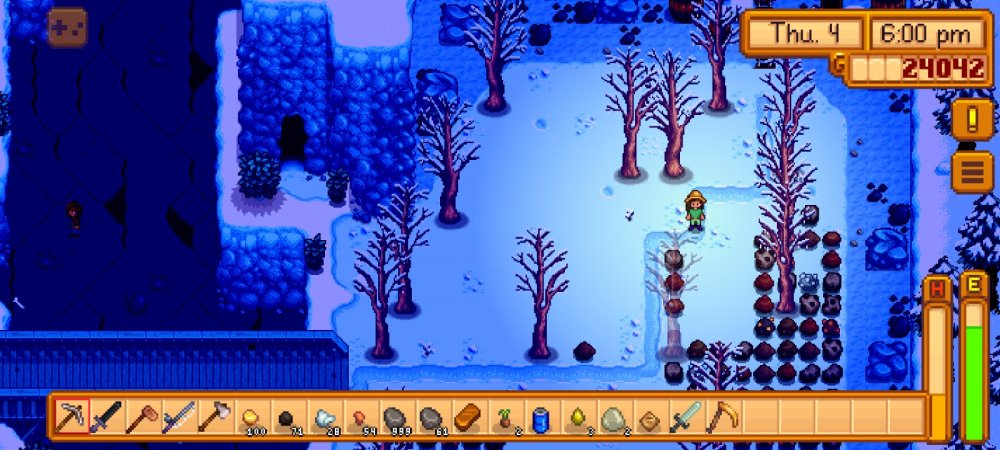1000x450 pixels.
Task: Open the game menu button
Action: pyautogui.click(x=972, y=172)
